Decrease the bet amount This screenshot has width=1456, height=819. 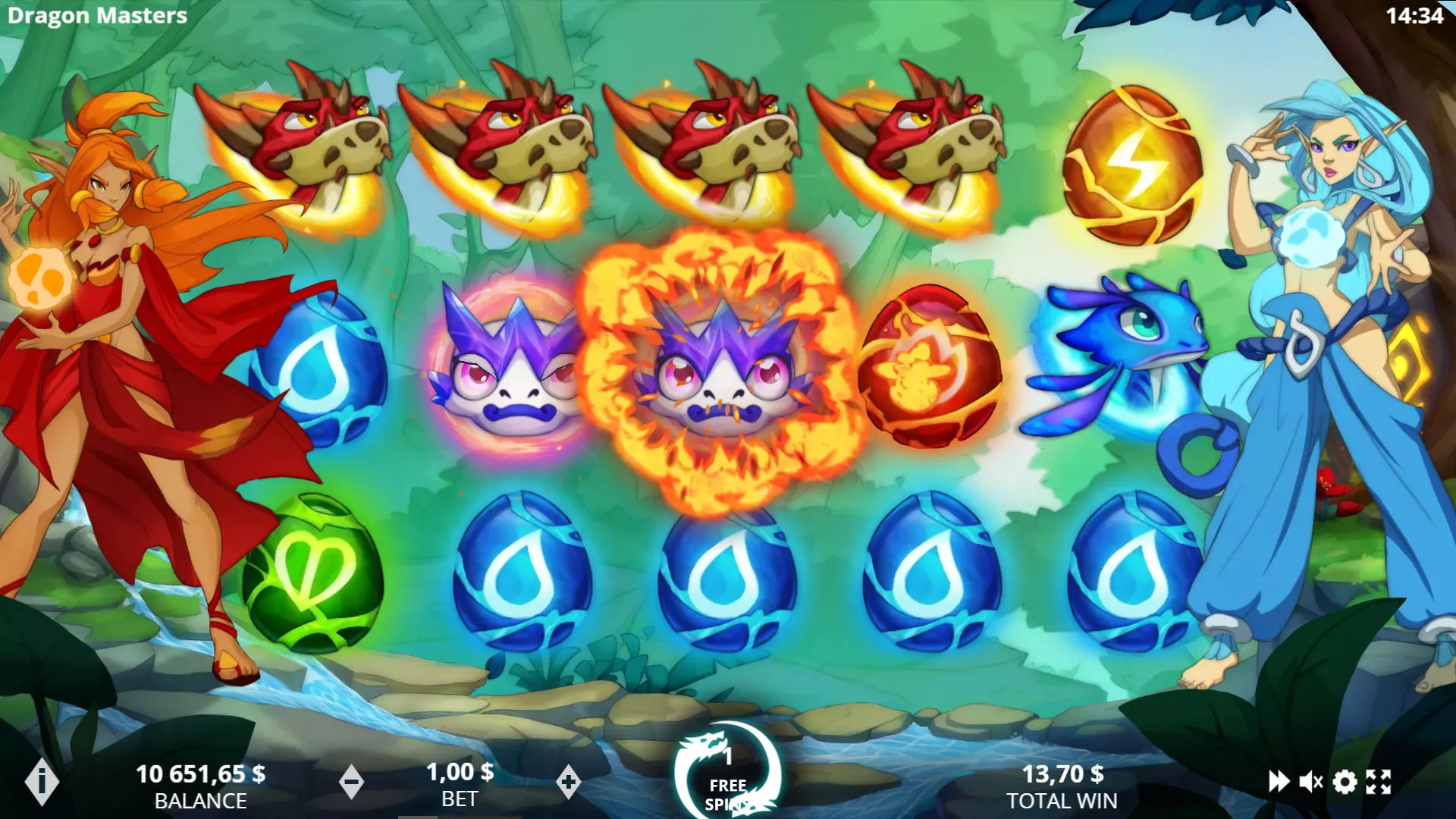click(x=353, y=781)
